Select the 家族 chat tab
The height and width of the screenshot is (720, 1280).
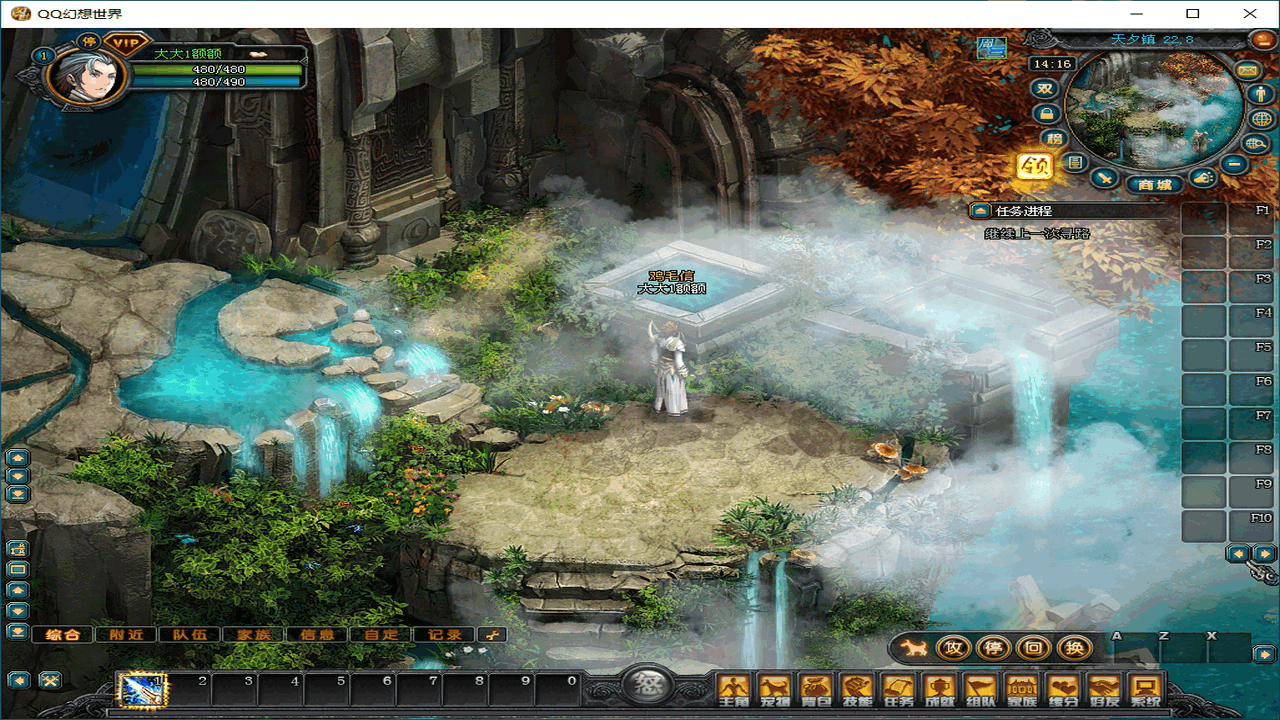[253, 634]
